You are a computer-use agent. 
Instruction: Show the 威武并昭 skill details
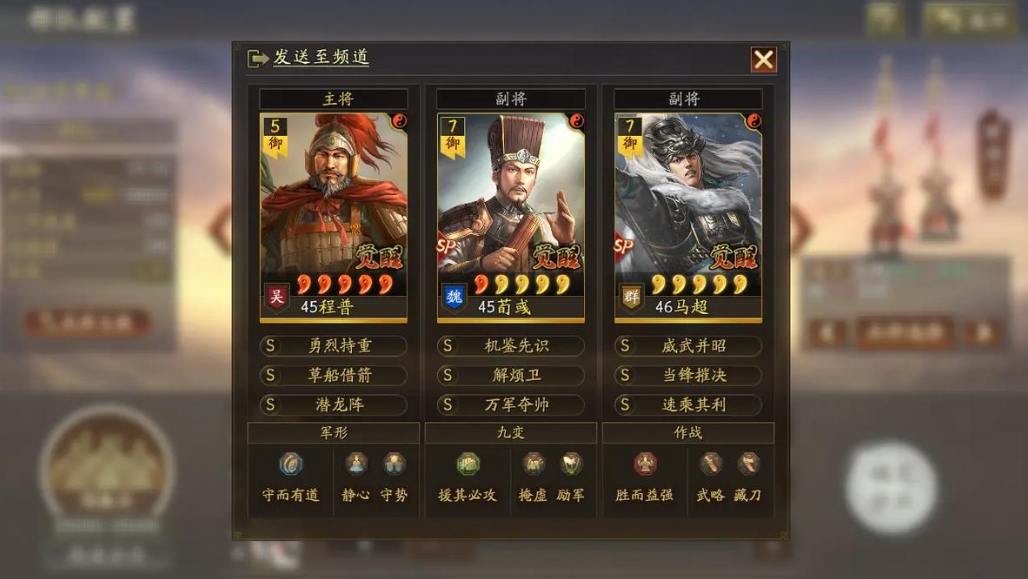pyautogui.click(x=688, y=346)
